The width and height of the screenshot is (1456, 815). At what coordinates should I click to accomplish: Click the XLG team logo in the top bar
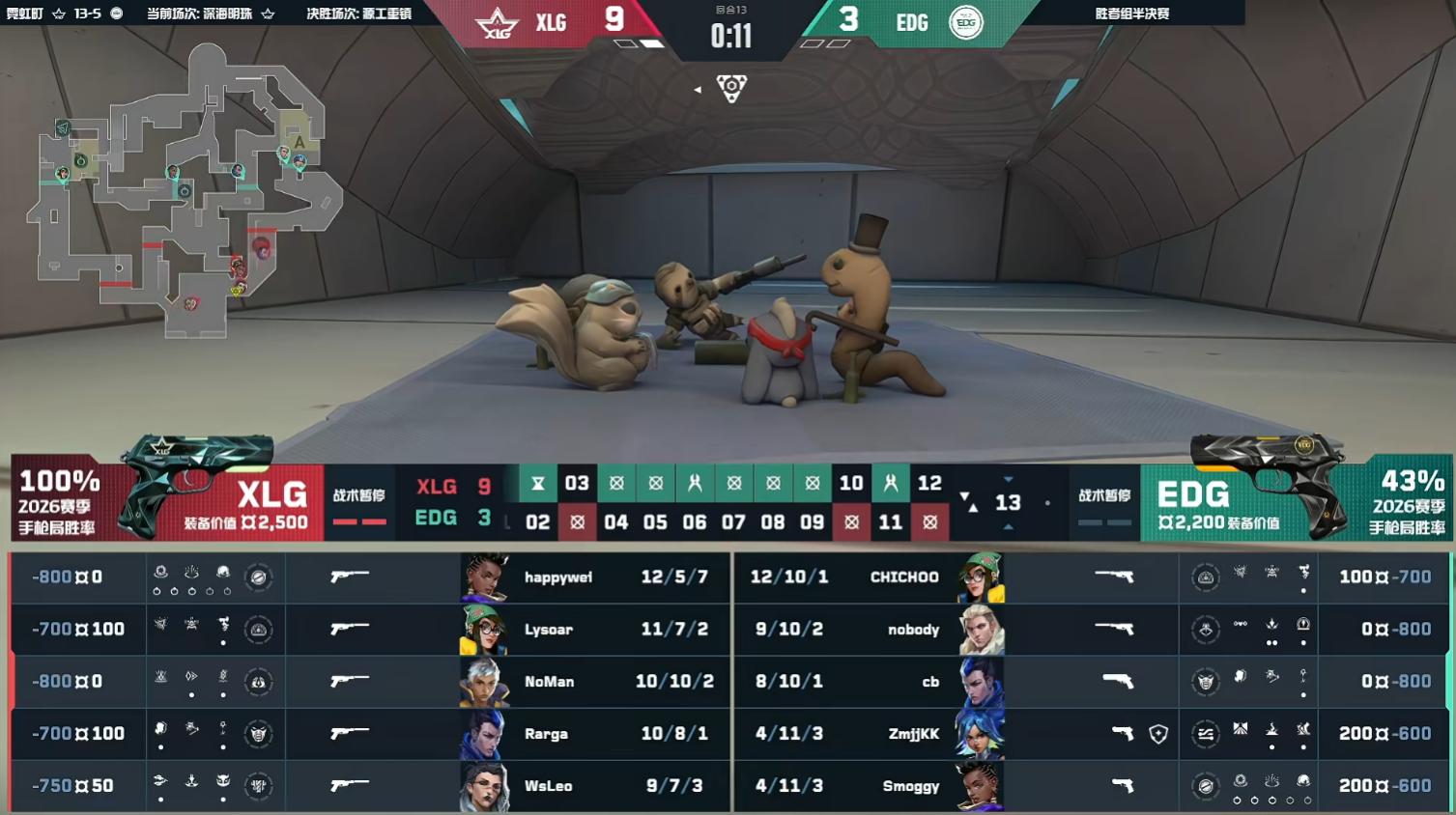pos(497,23)
